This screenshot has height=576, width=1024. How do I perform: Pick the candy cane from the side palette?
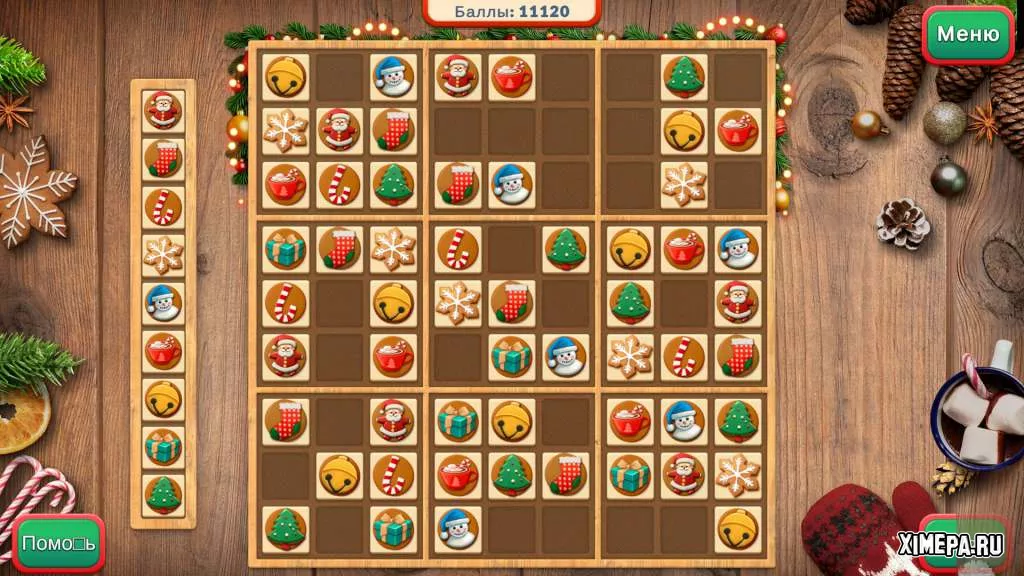pos(163,206)
